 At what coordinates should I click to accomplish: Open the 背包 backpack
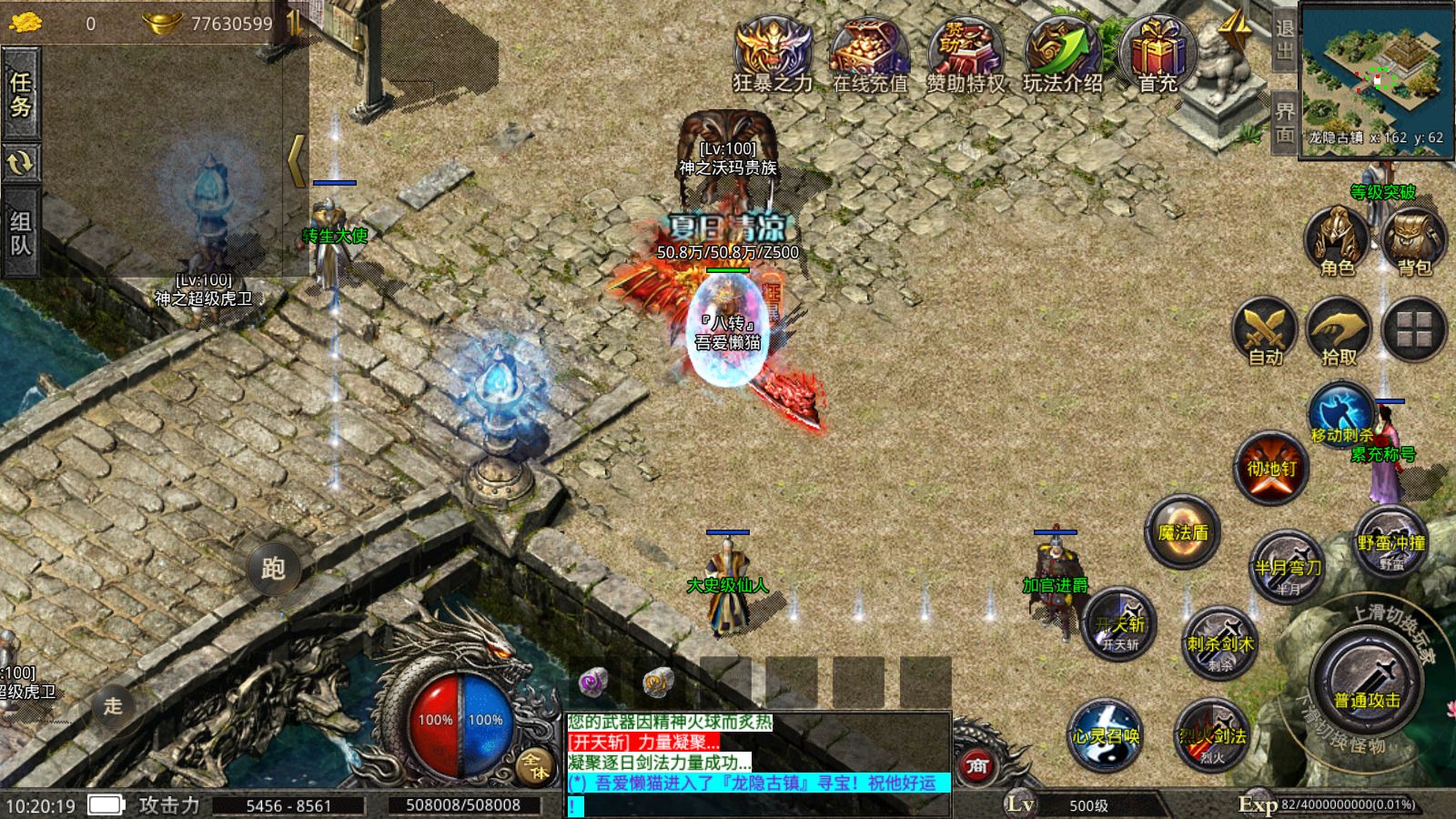[1413, 241]
